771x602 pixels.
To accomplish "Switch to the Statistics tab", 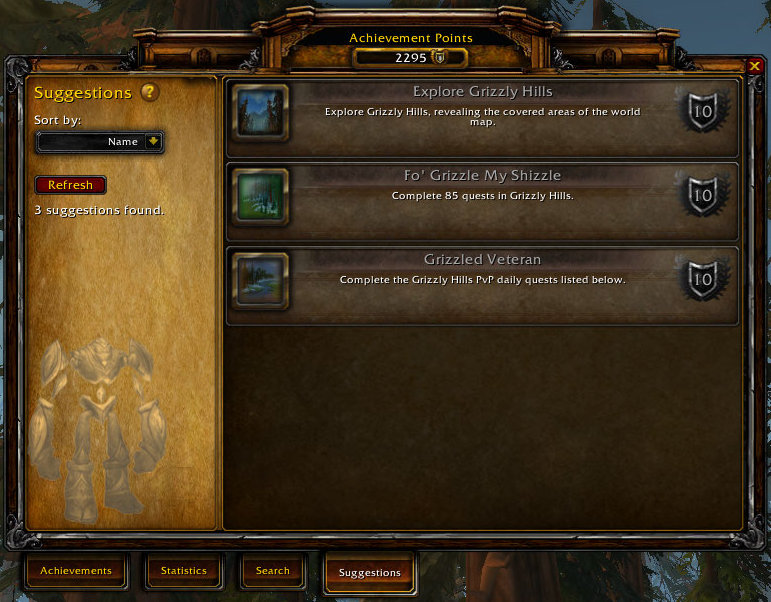I will coord(183,571).
